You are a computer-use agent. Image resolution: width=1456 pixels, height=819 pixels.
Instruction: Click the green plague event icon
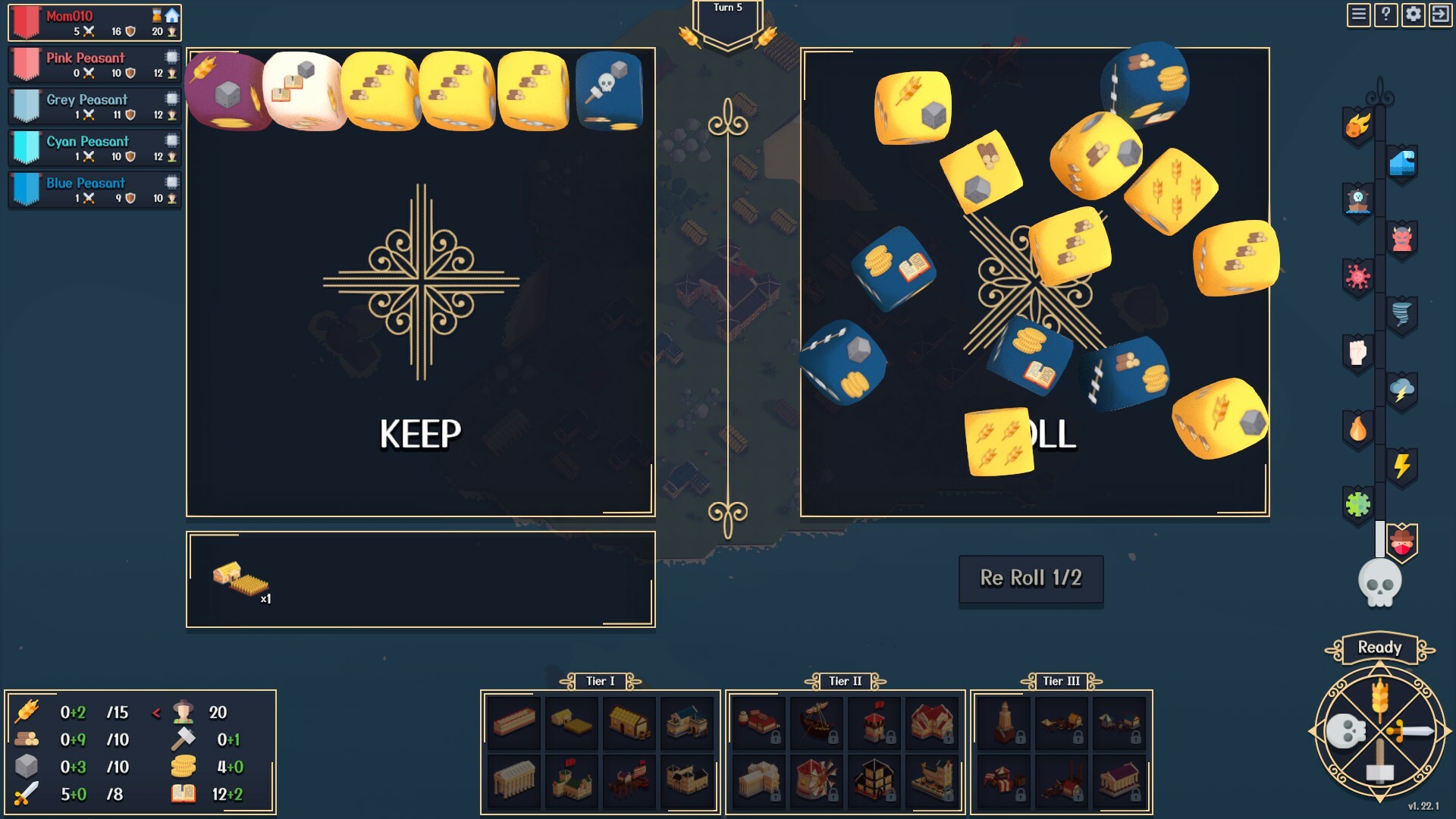point(1357,505)
